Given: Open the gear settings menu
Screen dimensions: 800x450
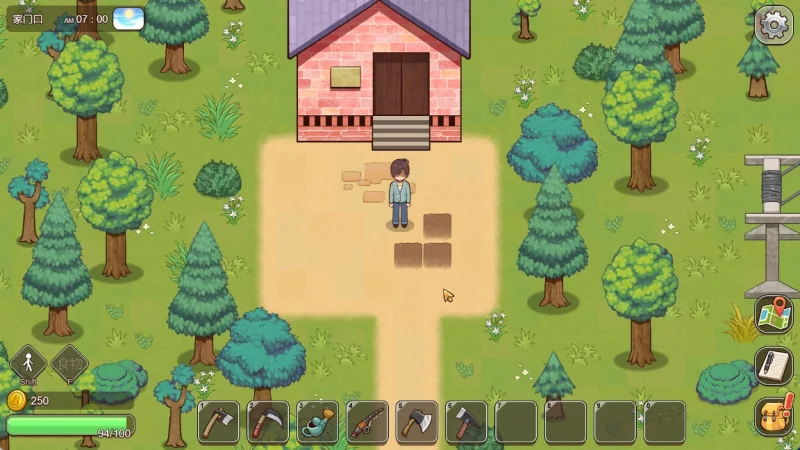Looking at the screenshot, I should pos(773,24).
